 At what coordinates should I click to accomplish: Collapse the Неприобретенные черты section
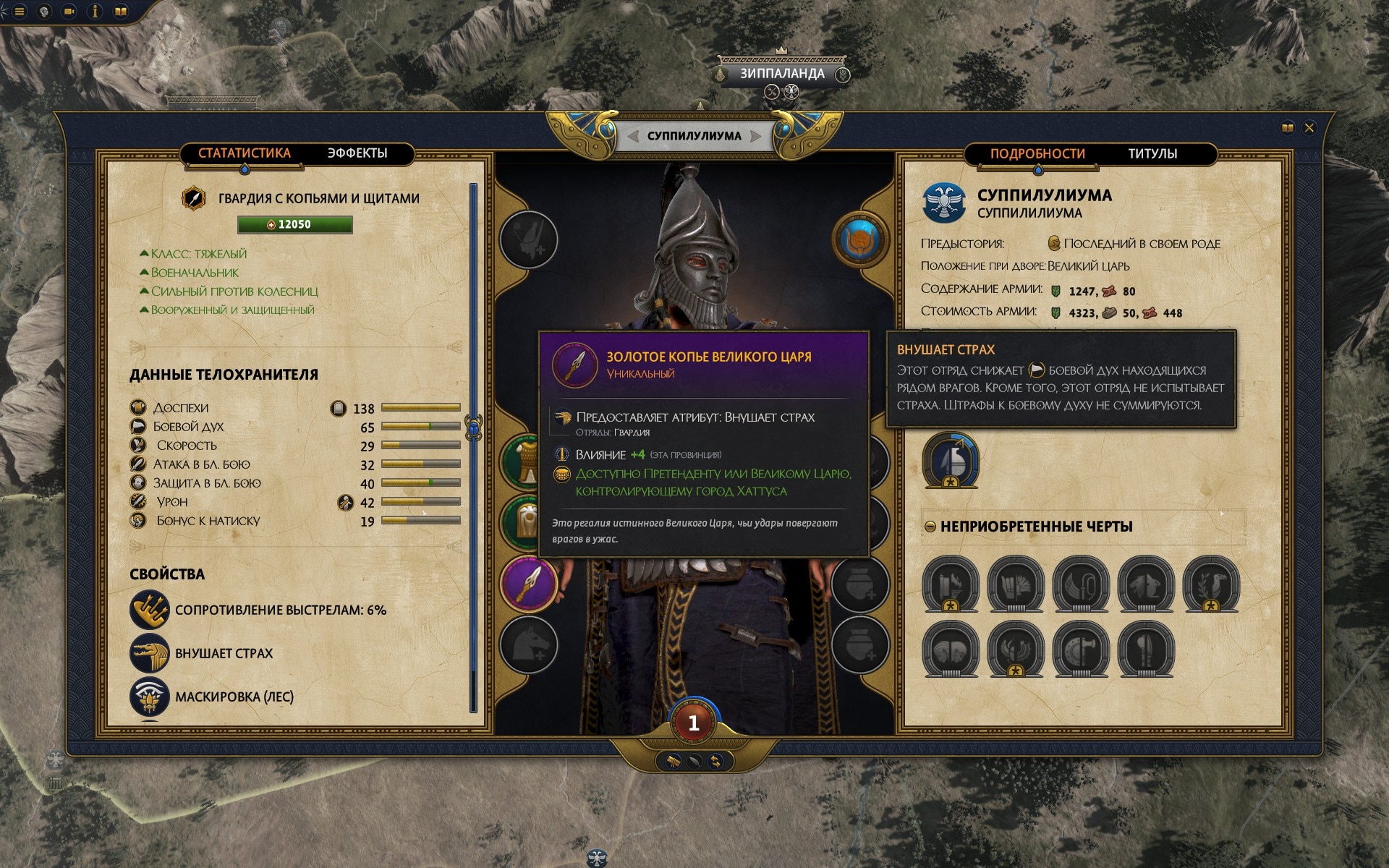point(930,527)
